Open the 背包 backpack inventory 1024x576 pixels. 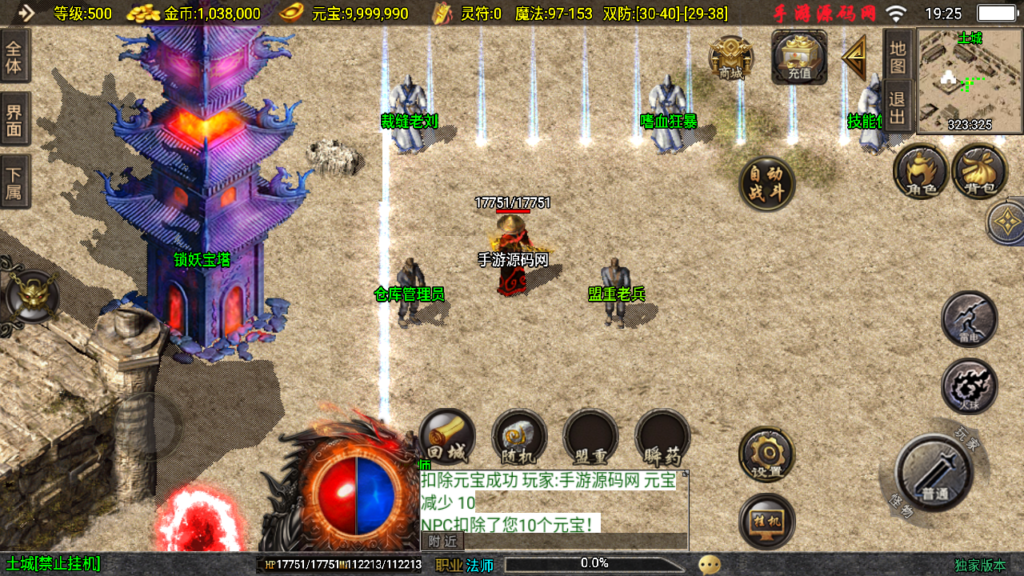coord(979,171)
